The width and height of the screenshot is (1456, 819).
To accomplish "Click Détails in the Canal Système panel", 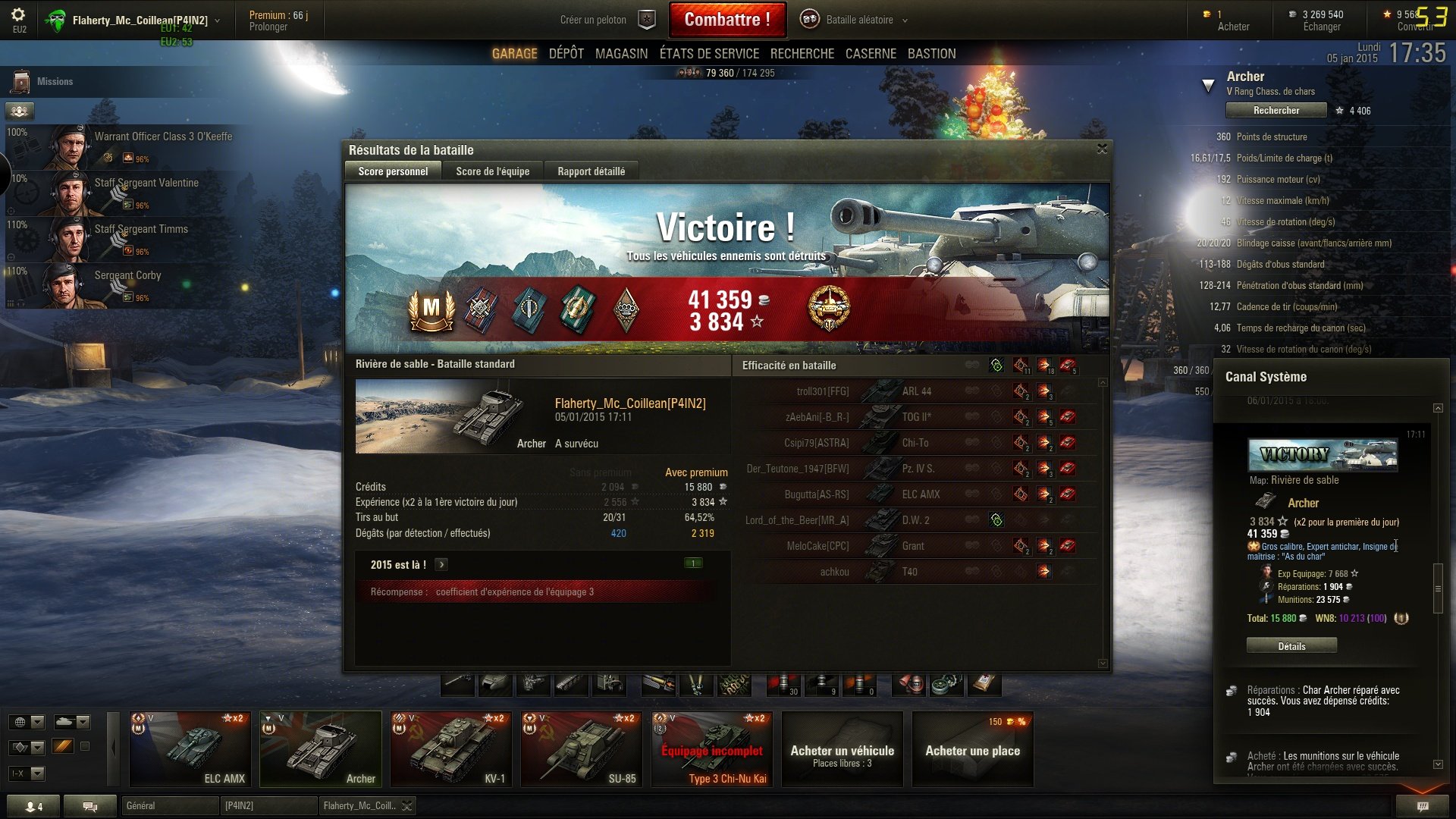I will (x=1291, y=645).
